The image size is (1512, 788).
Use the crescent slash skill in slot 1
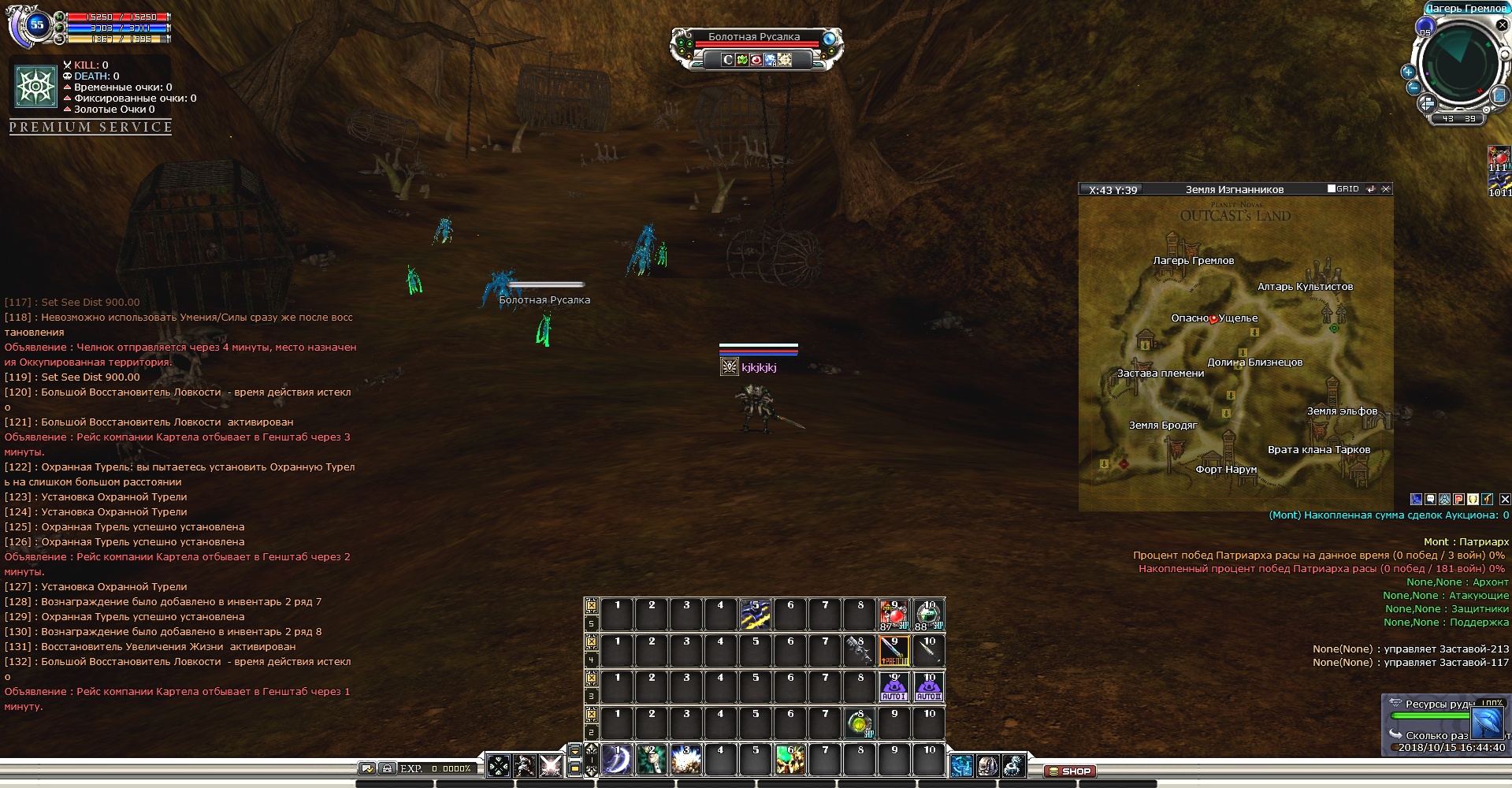click(x=617, y=760)
